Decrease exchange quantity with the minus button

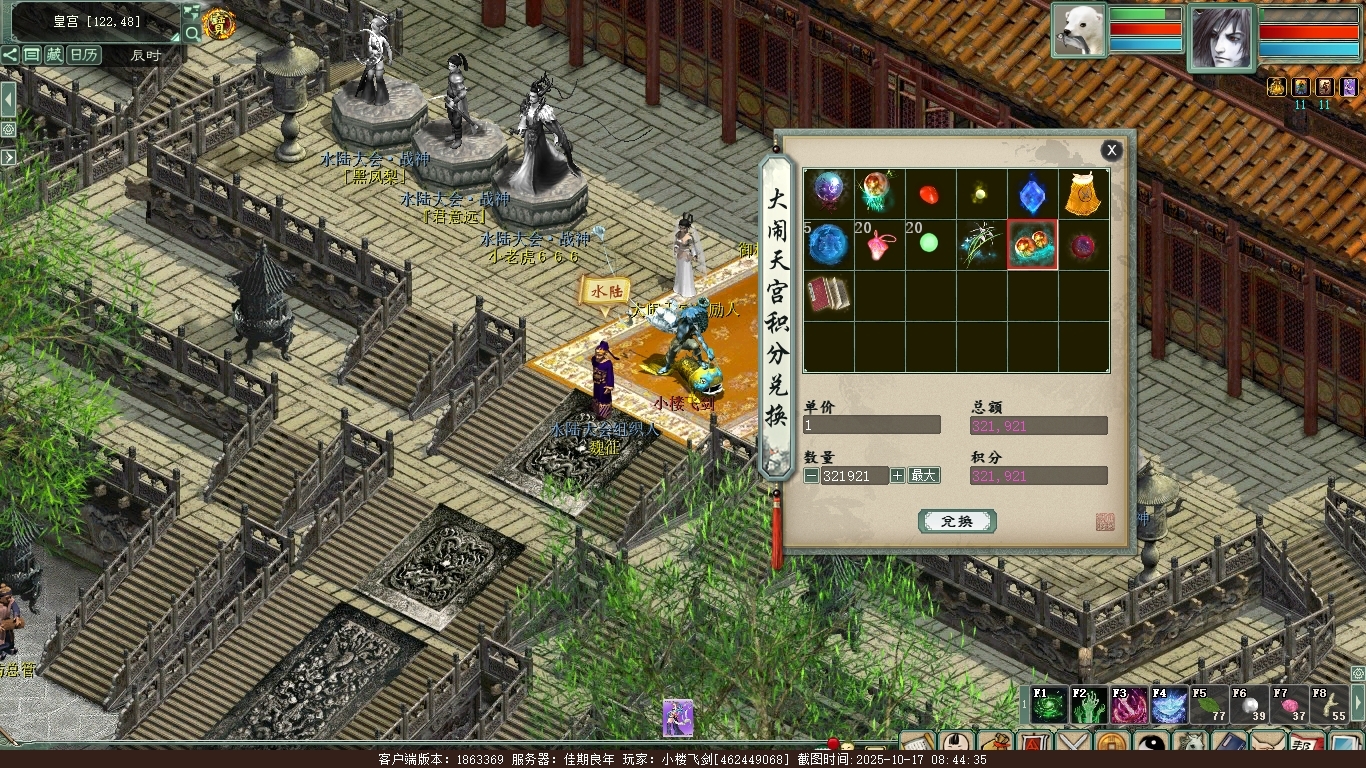click(811, 476)
